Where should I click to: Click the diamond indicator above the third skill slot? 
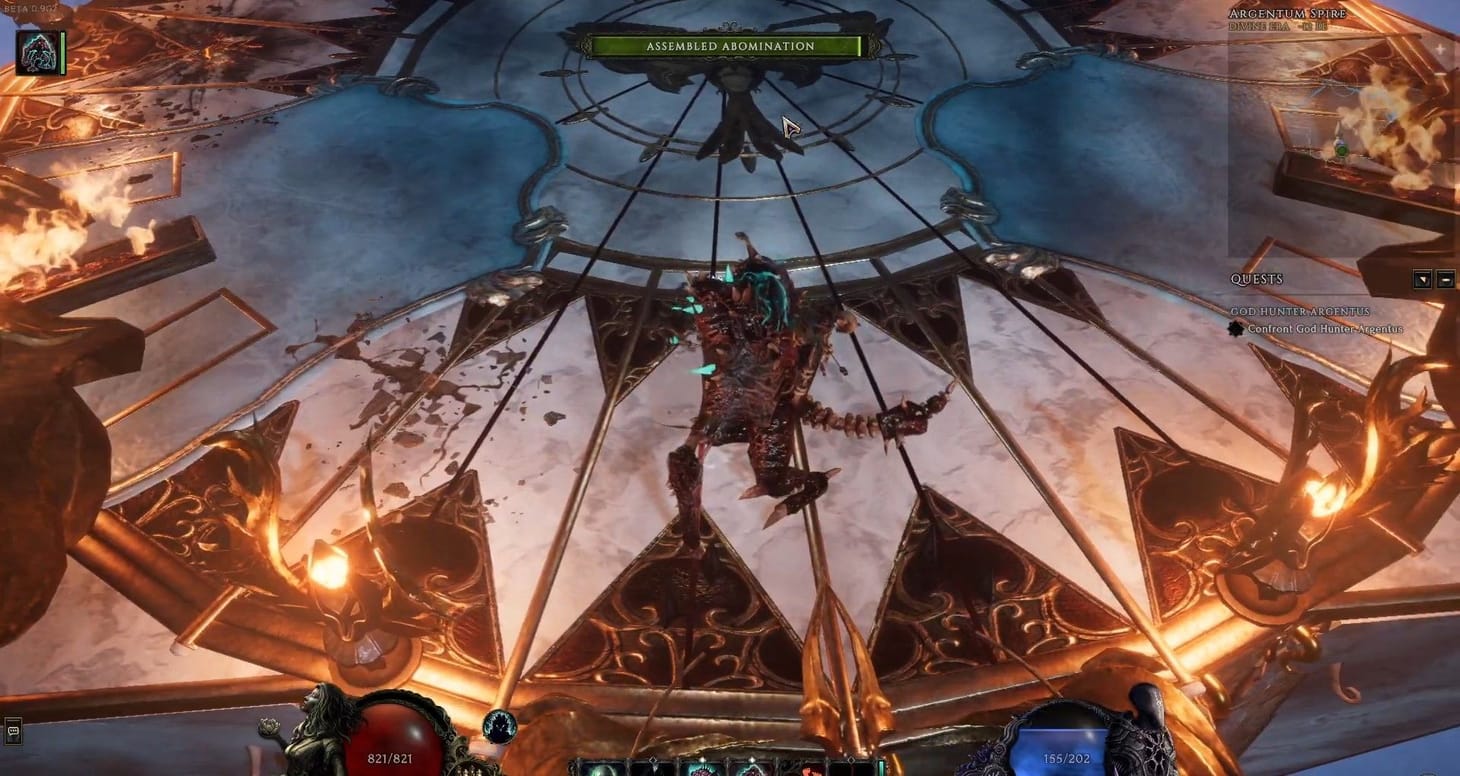point(703,757)
